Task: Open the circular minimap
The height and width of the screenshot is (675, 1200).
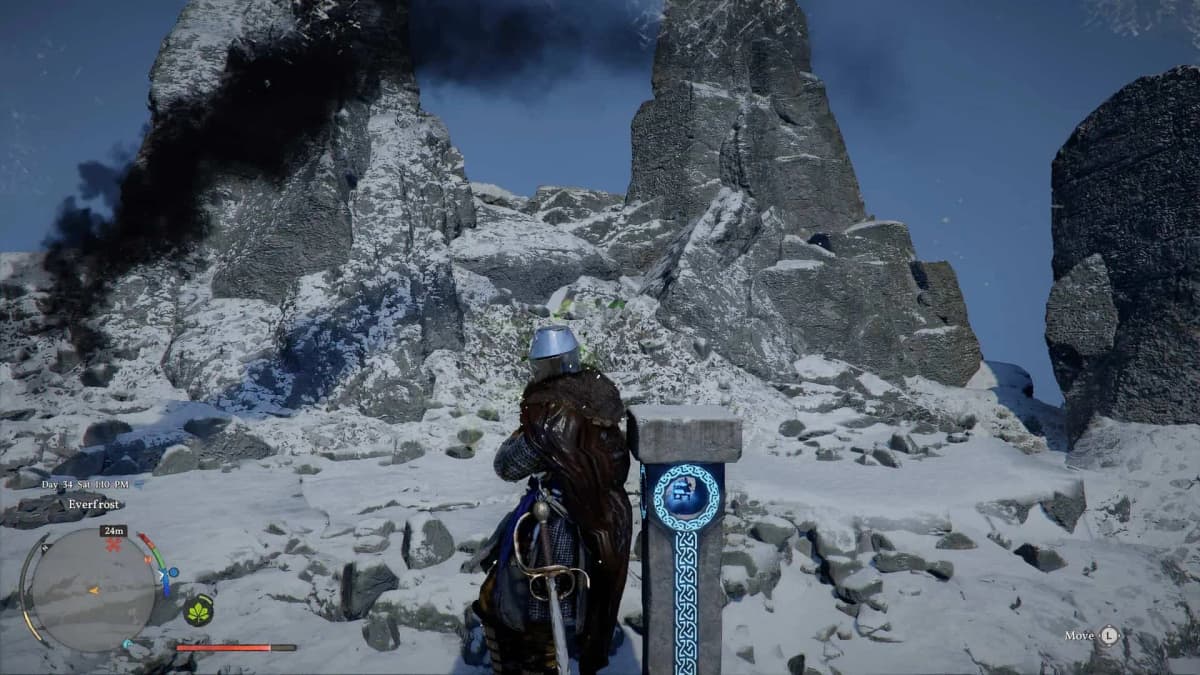Action: [92, 590]
